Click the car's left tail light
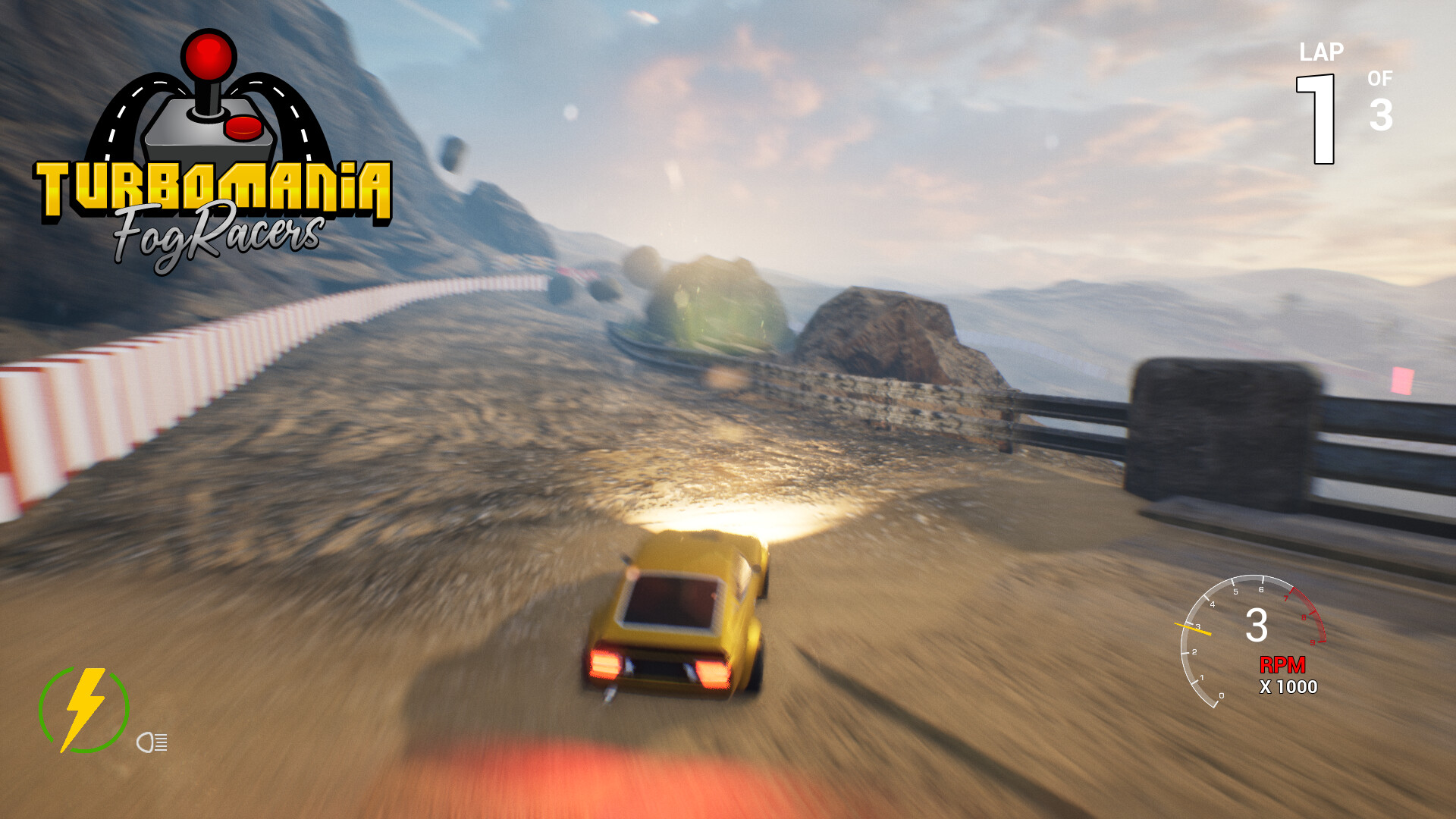This screenshot has height=819, width=1456. click(x=607, y=666)
